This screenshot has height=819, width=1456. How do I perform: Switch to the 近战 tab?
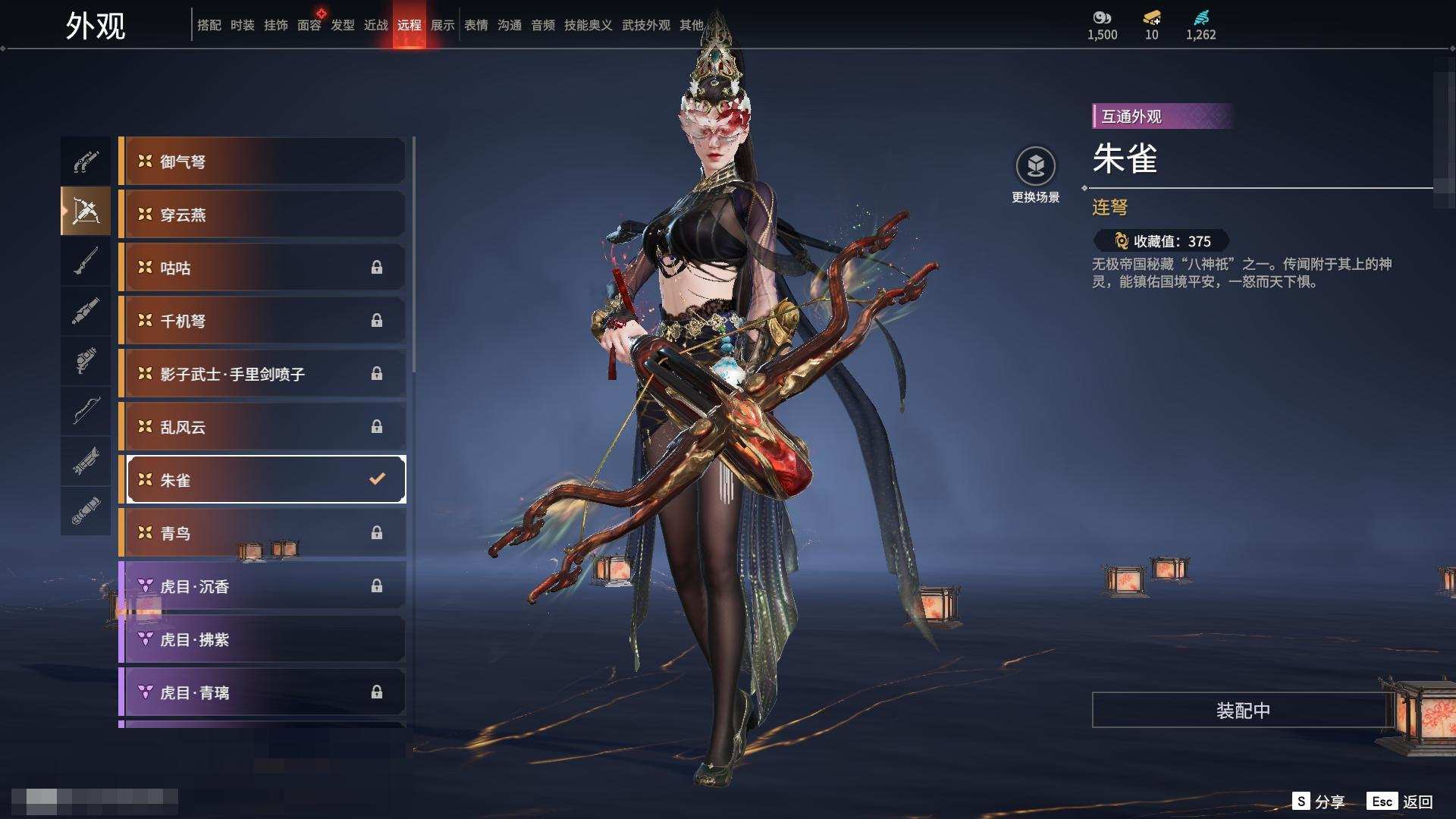376,25
